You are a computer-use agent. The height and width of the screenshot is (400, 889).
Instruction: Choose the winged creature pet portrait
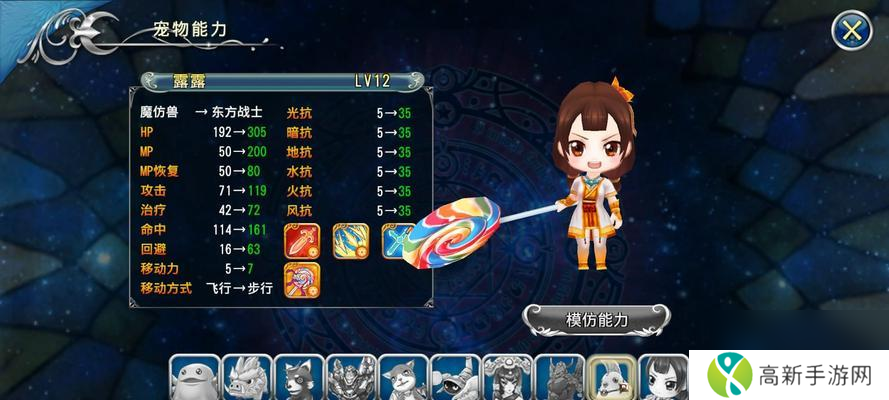455,379
